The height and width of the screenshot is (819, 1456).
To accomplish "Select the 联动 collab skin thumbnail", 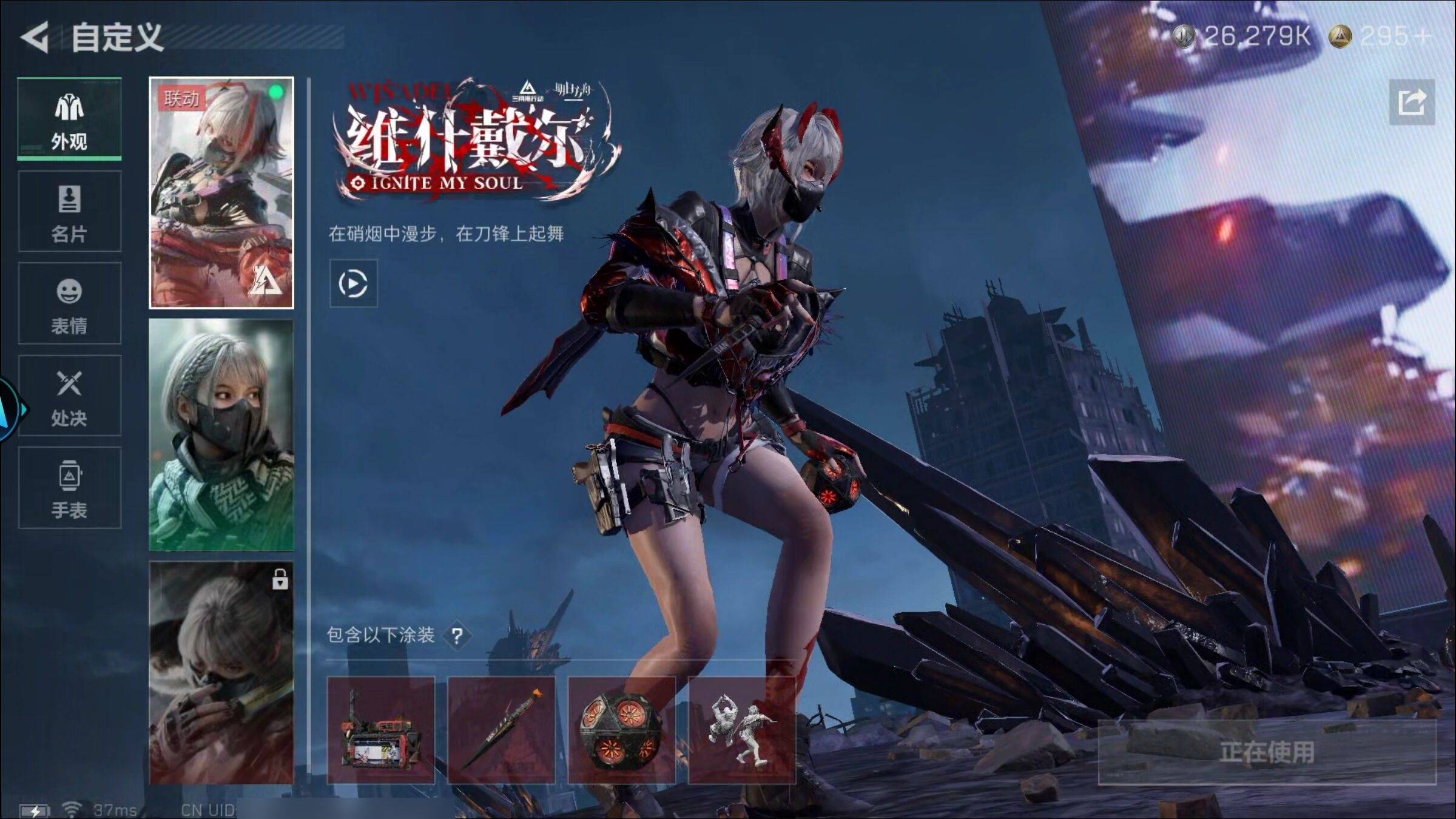I will pos(221,193).
